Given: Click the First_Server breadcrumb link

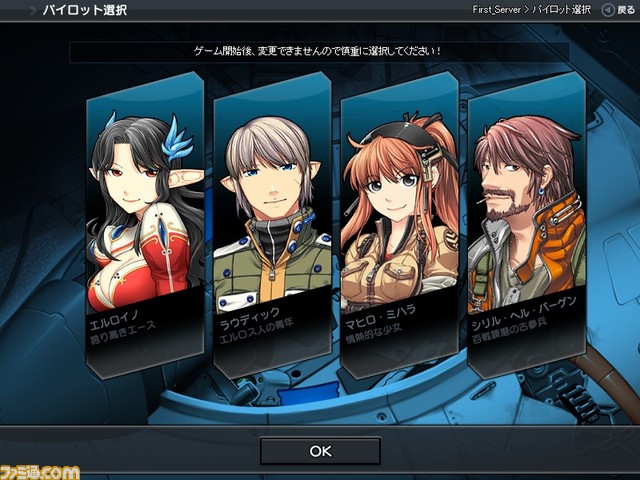Looking at the screenshot, I should (x=499, y=9).
